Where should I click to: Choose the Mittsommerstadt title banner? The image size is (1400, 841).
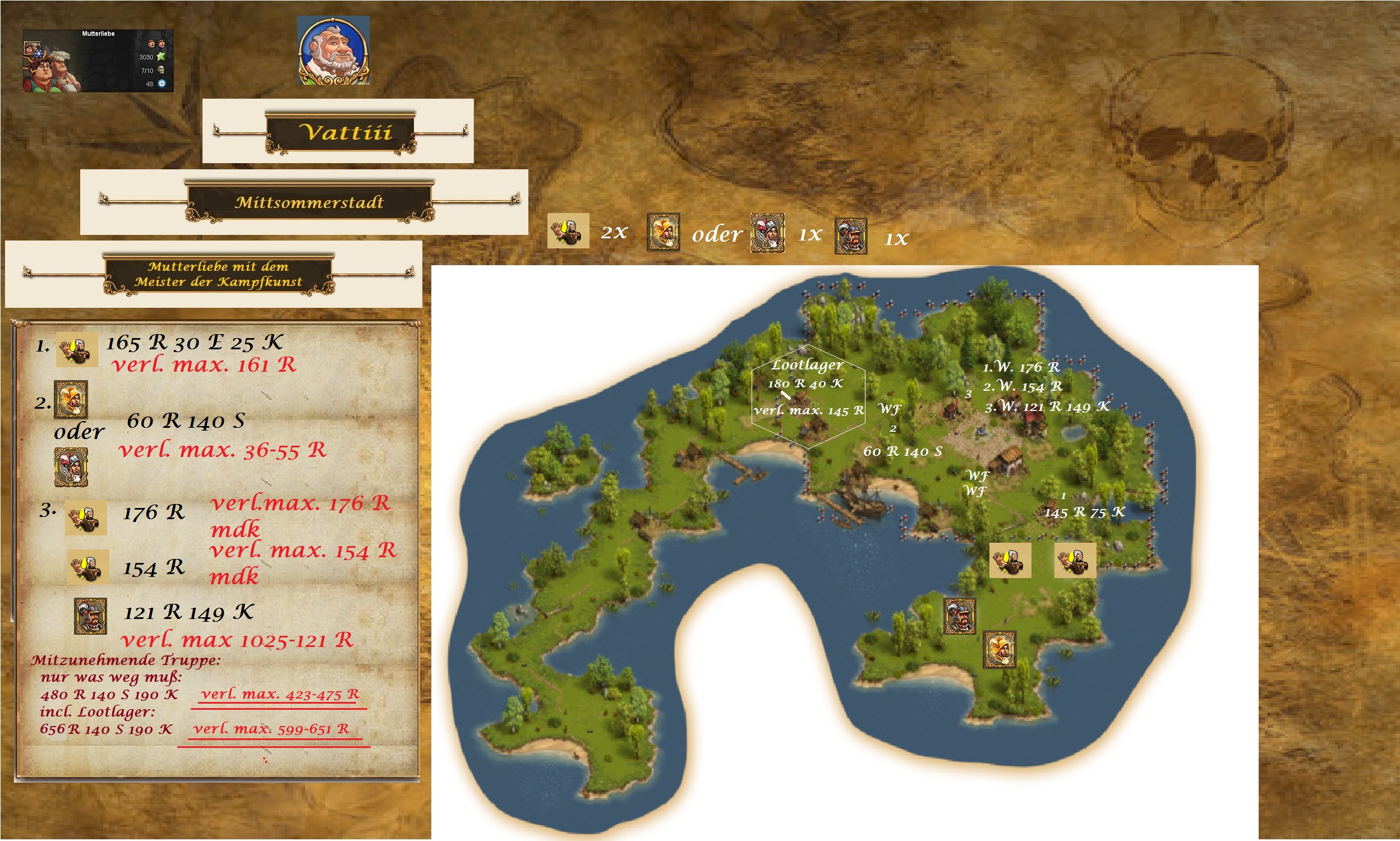pyautogui.click(x=309, y=202)
